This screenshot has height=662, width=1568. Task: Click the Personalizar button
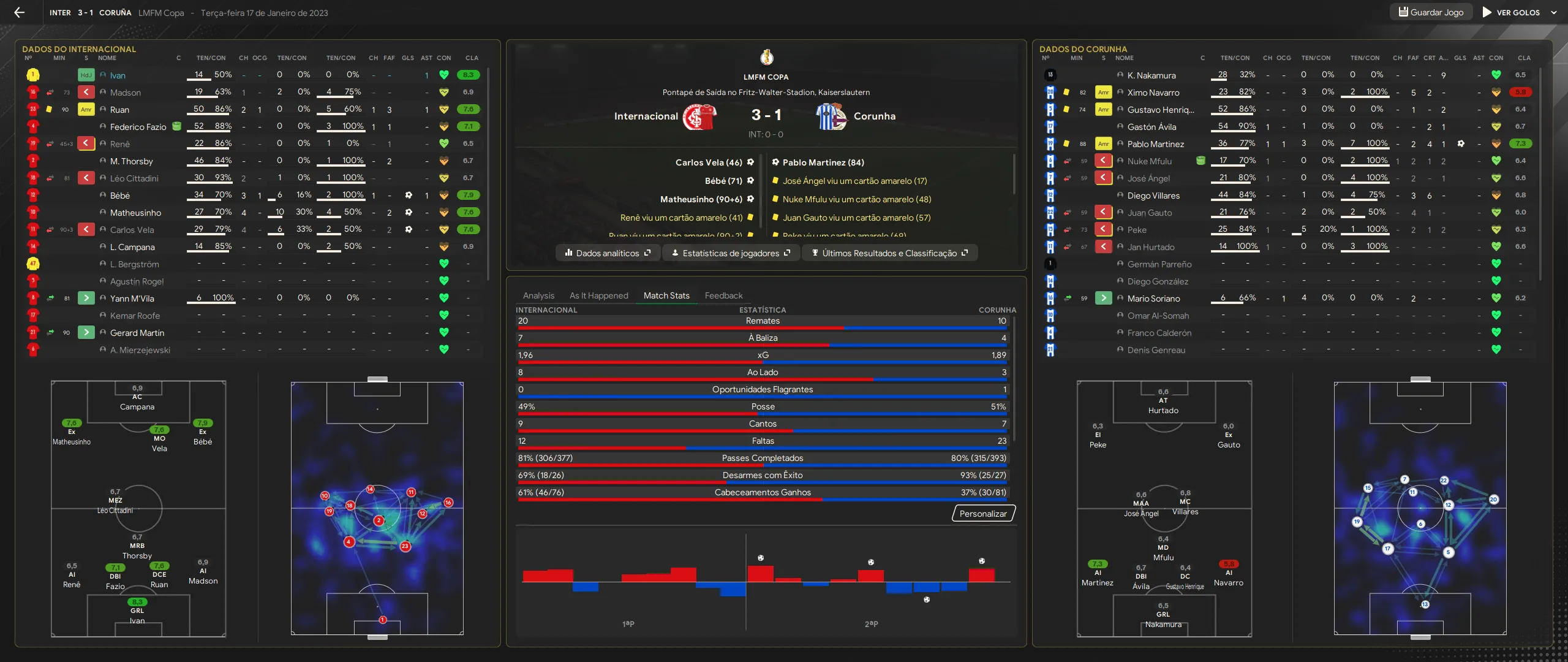[983, 514]
